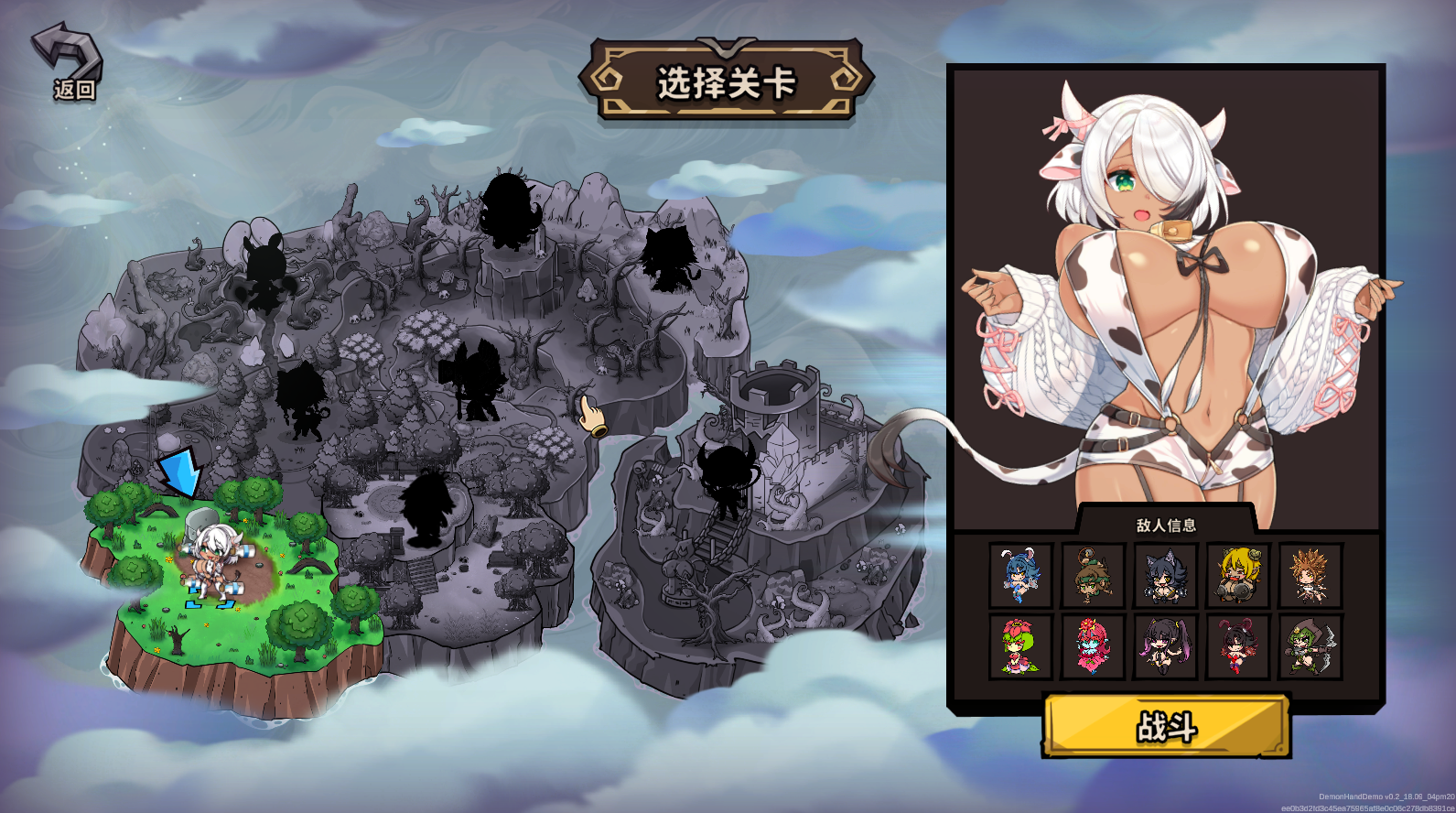
Task: Select the blonde ram-horned enemy icon
Action: click(1237, 575)
